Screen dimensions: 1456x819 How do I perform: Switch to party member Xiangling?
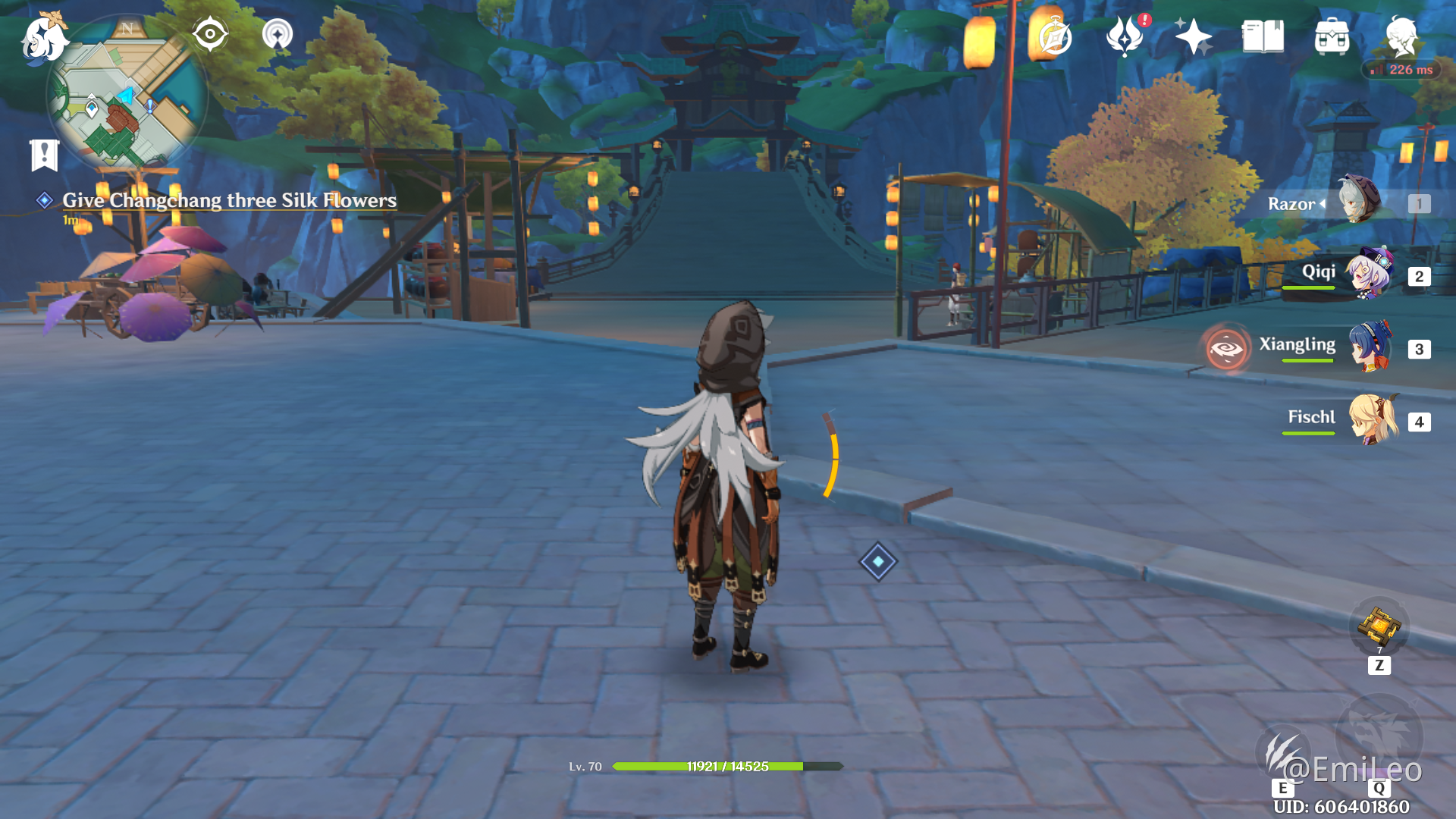coord(1368,347)
